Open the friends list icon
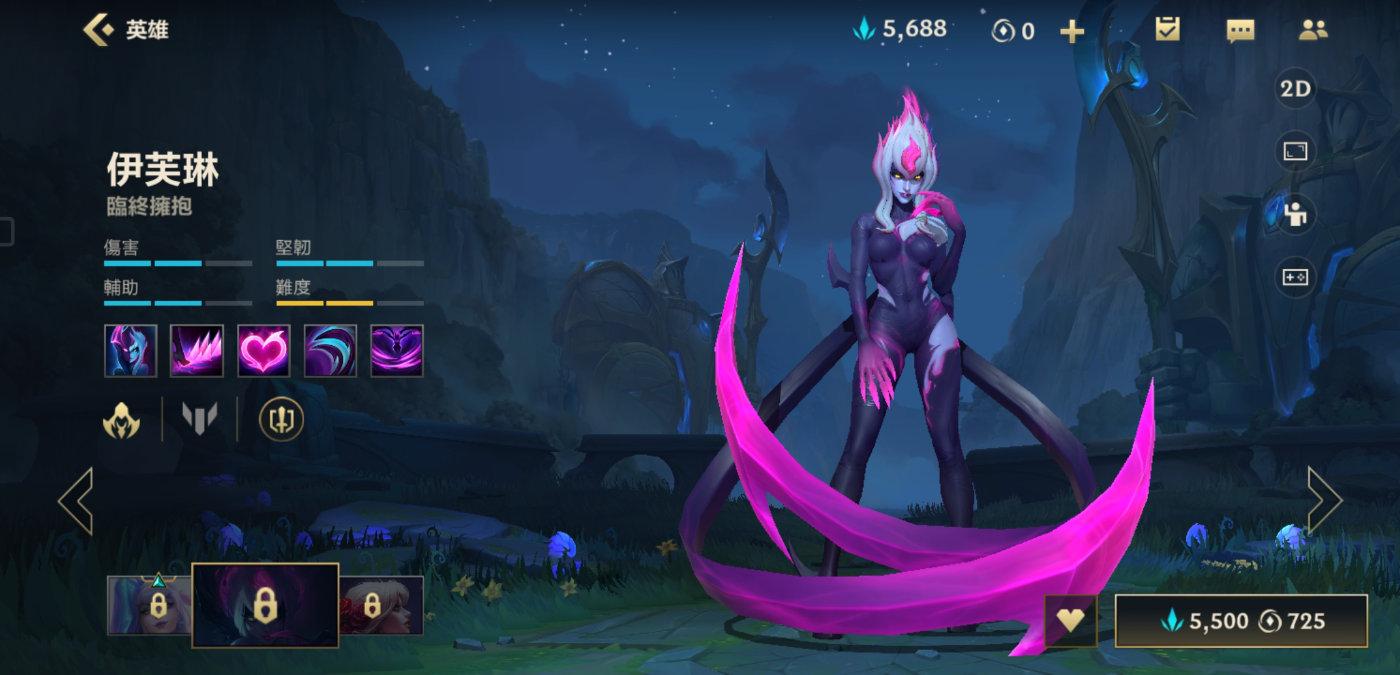Image resolution: width=1400 pixels, height=675 pixels. [x=1312, y=30]
